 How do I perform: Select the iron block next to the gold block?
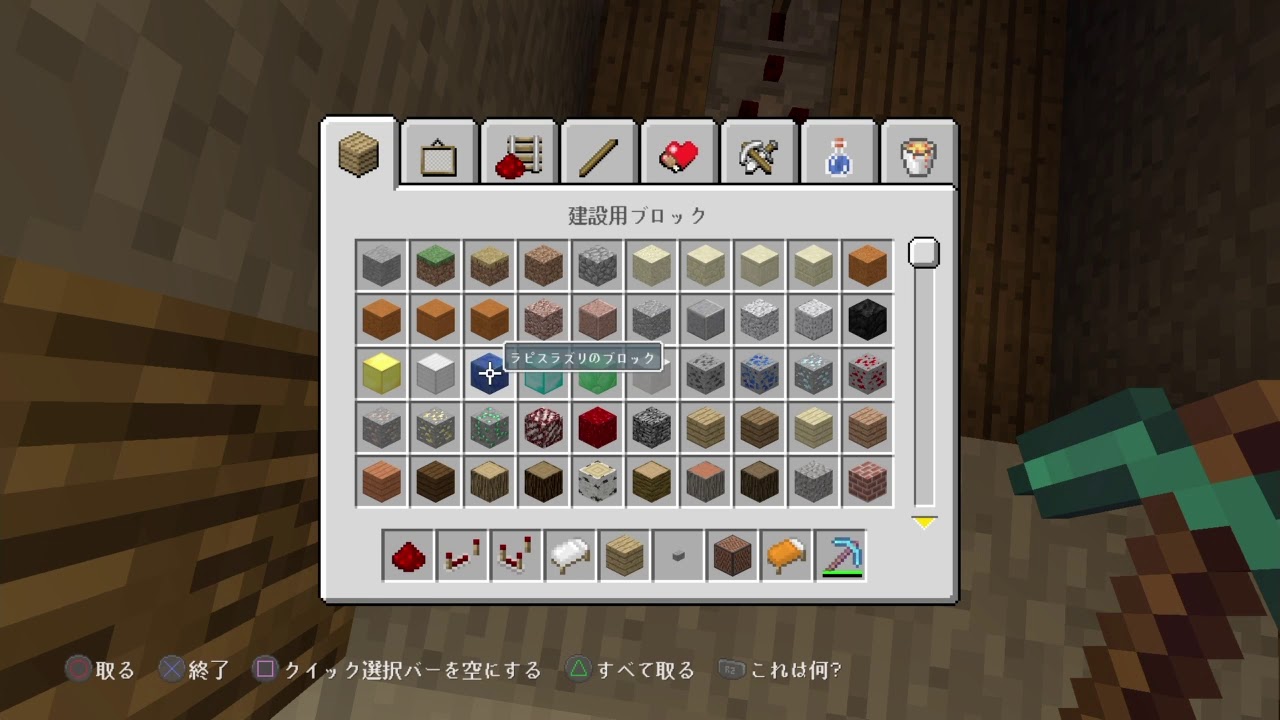435,373
